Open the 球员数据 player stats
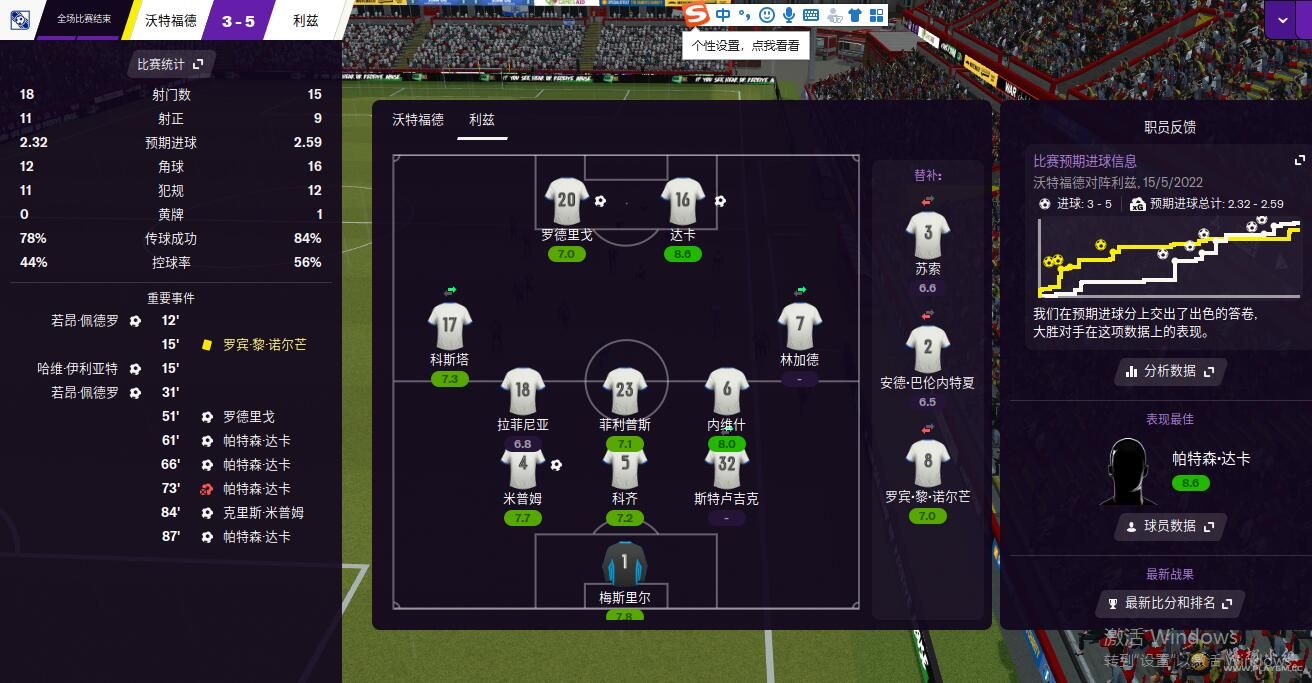1312x683 pixels. 1170,526
